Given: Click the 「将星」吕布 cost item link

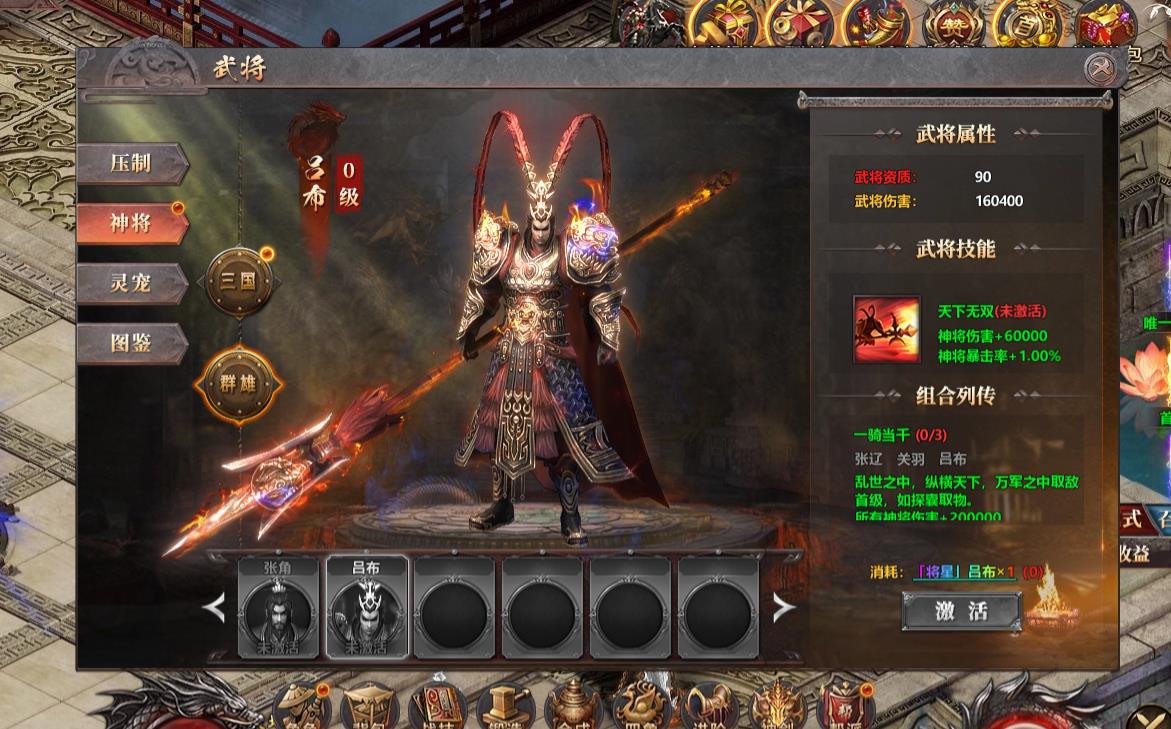Looking at the screenshot, I should 965,572.
